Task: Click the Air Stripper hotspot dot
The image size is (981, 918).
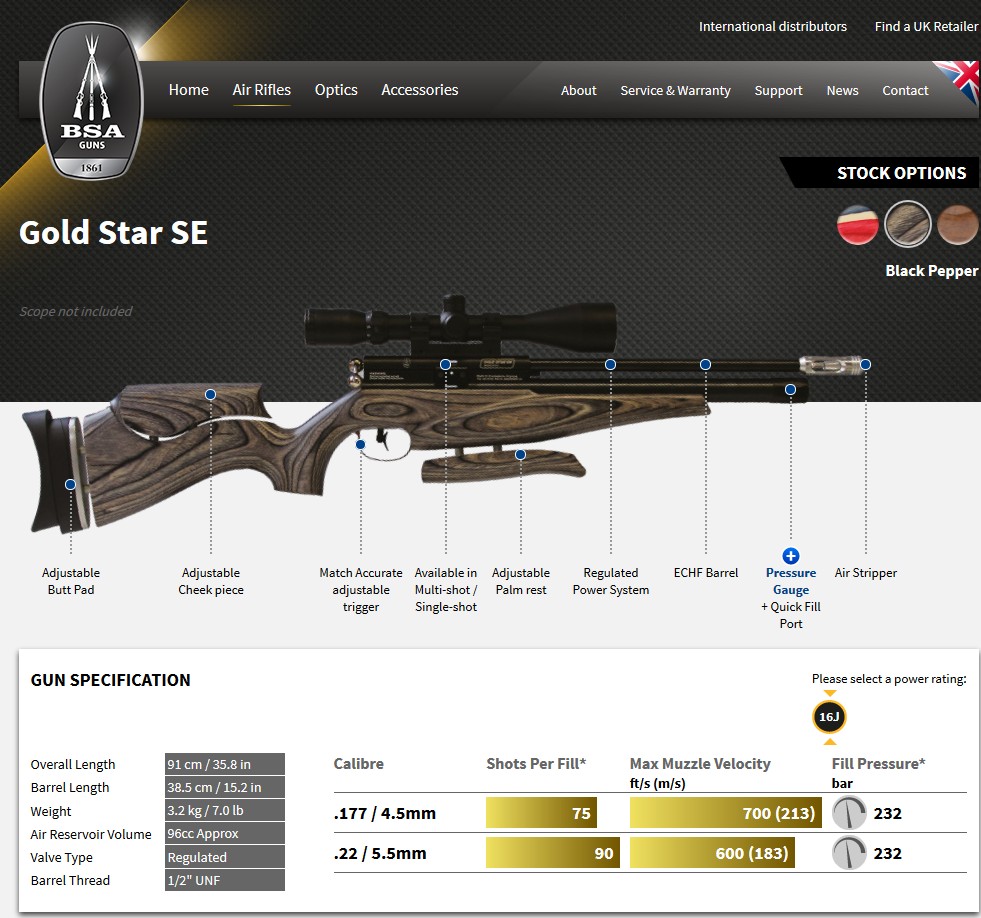Action: pos(866,365)
